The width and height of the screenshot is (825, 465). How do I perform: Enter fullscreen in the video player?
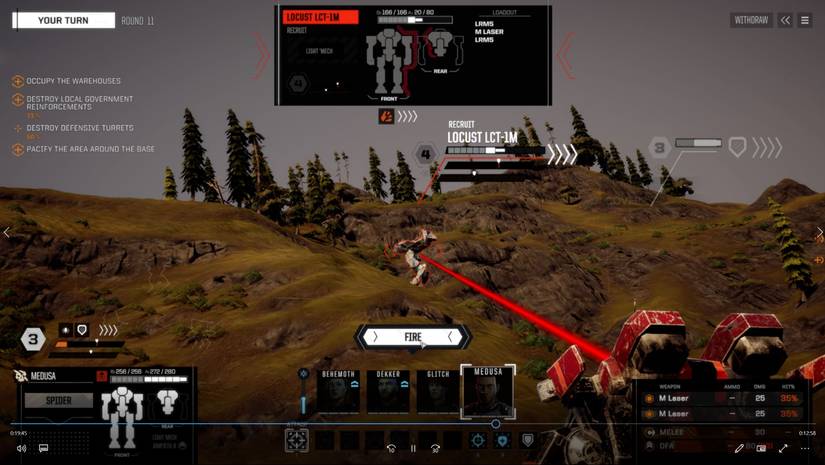click(783, 448)
